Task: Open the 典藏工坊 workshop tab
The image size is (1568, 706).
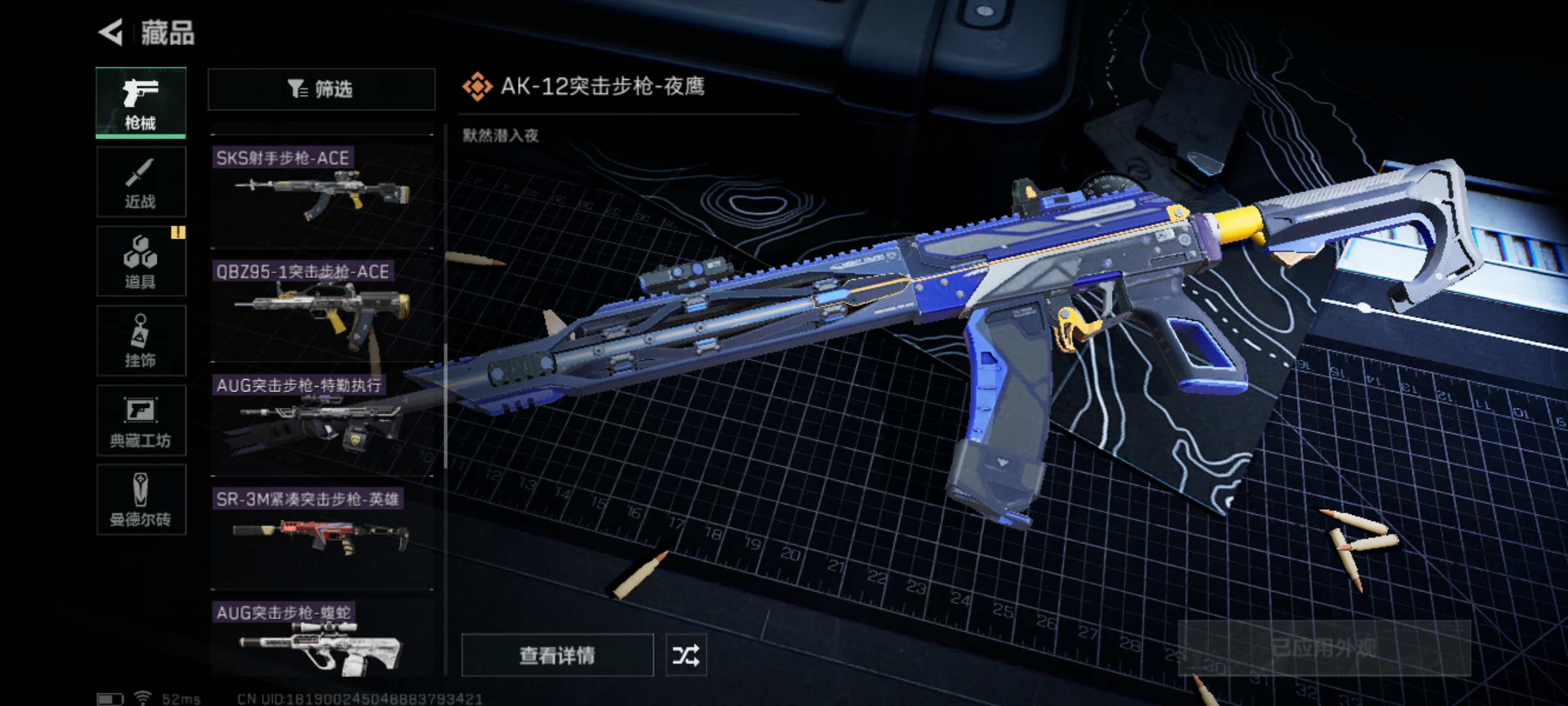Action: click(141, 420)
